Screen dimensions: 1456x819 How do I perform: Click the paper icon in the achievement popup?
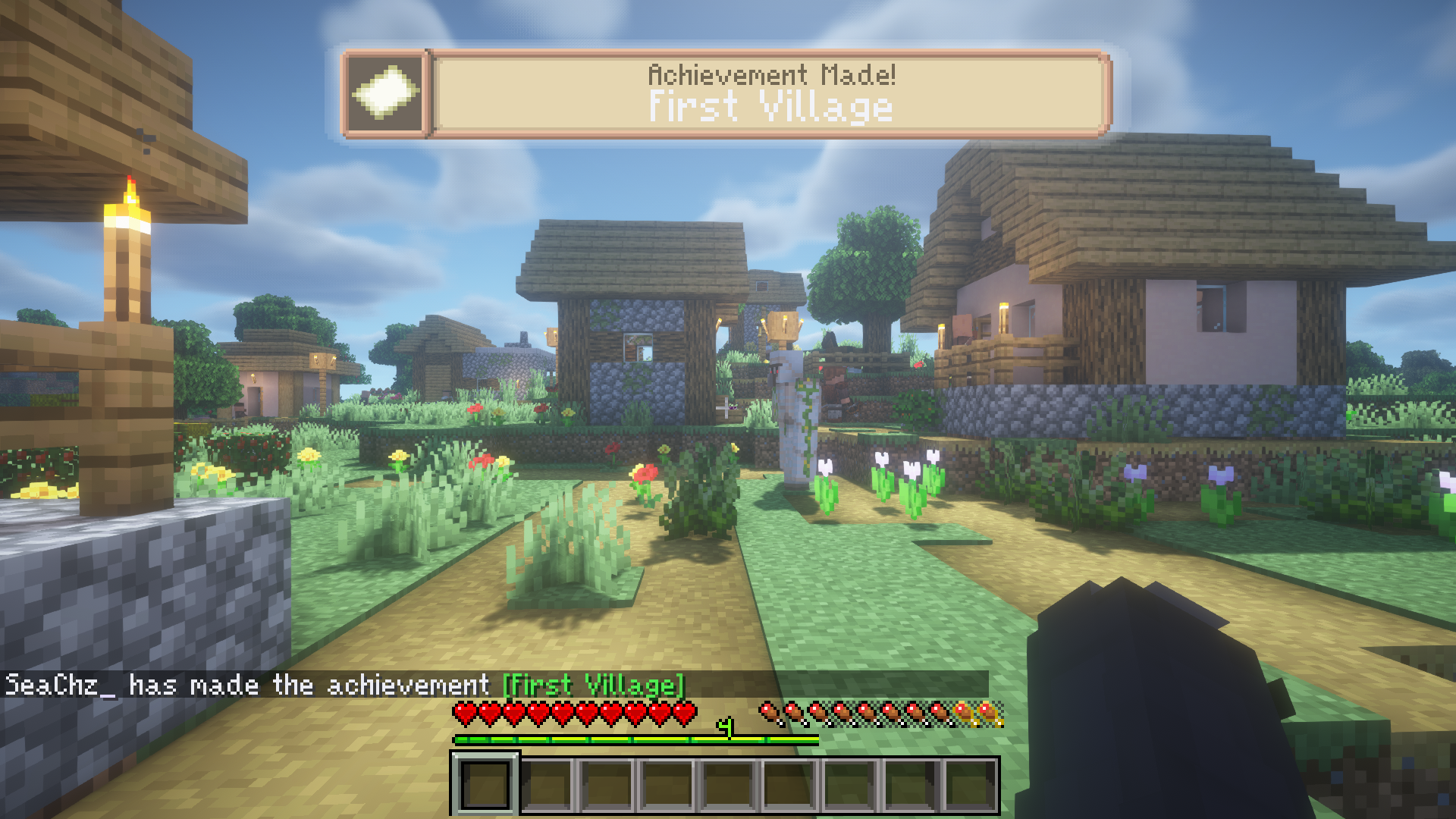click(x=384, y=94)
